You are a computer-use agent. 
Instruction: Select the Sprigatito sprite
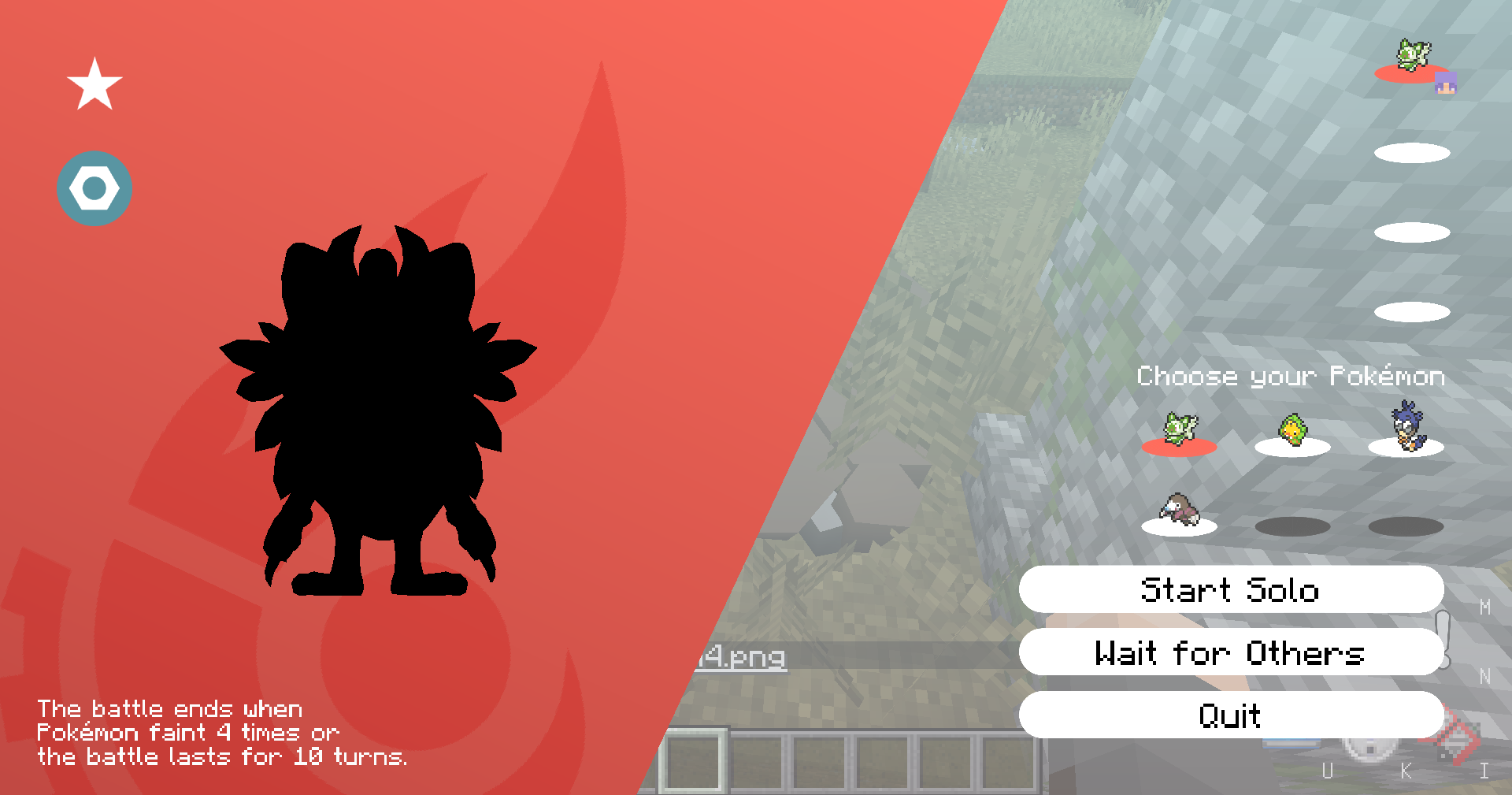click(1180, 429)
